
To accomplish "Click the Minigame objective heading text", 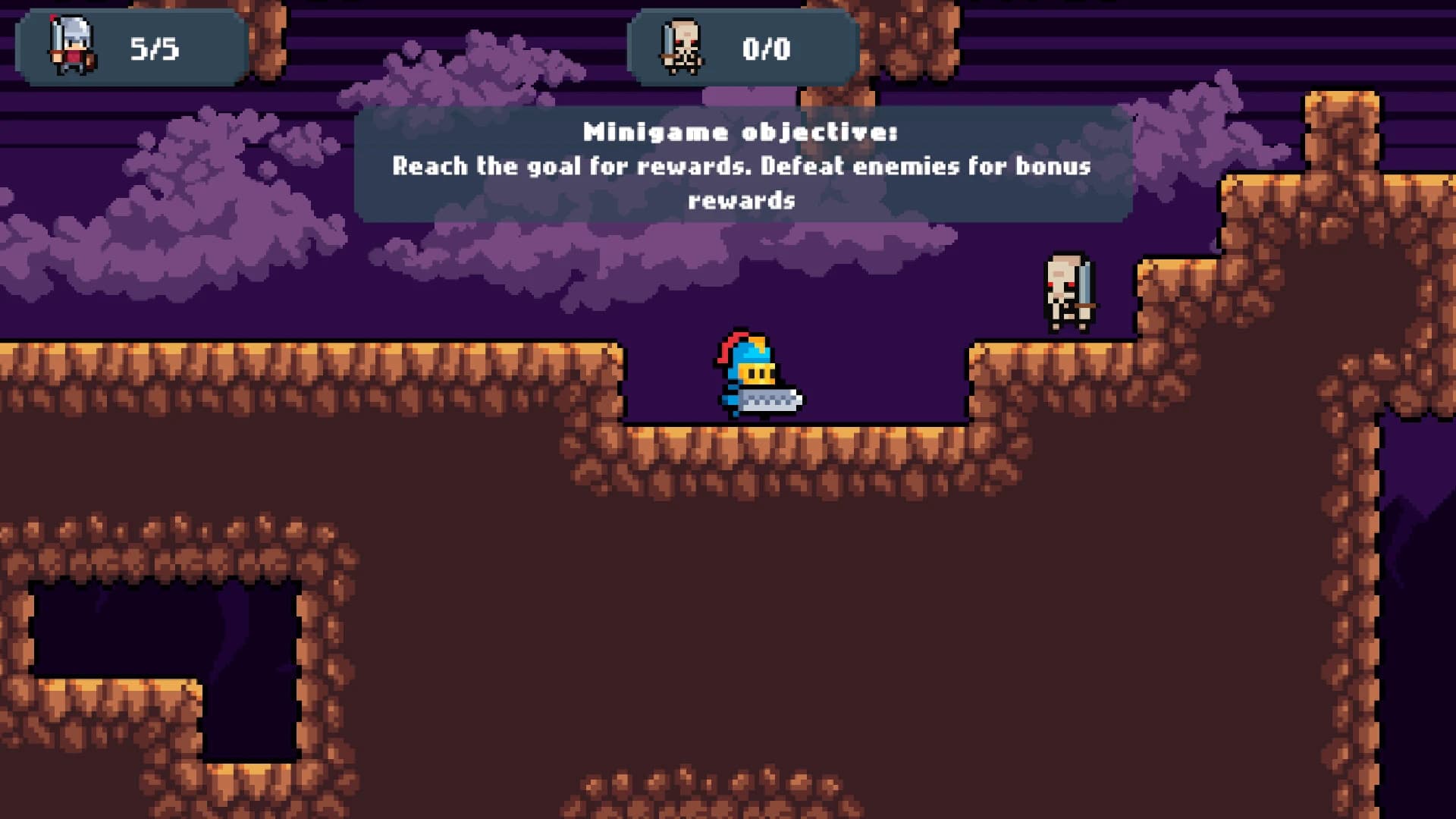I will (x=739, y=130).
